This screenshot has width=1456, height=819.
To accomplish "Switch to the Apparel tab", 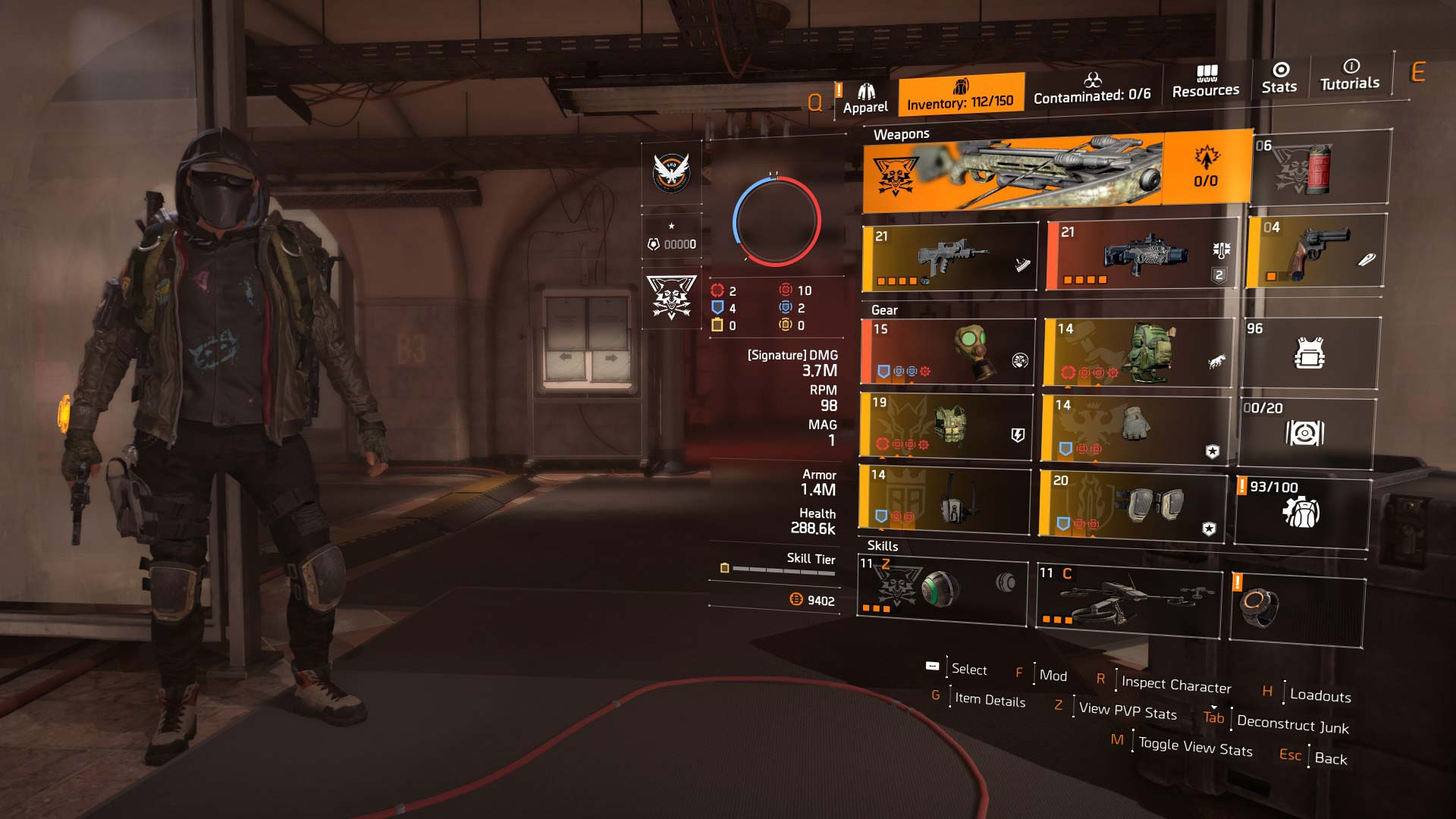I will point(864,97).
